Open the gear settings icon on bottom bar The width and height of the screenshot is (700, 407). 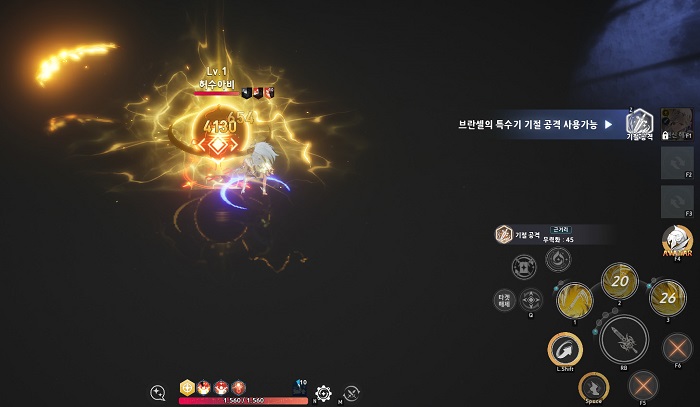click(x=323, y=393)
